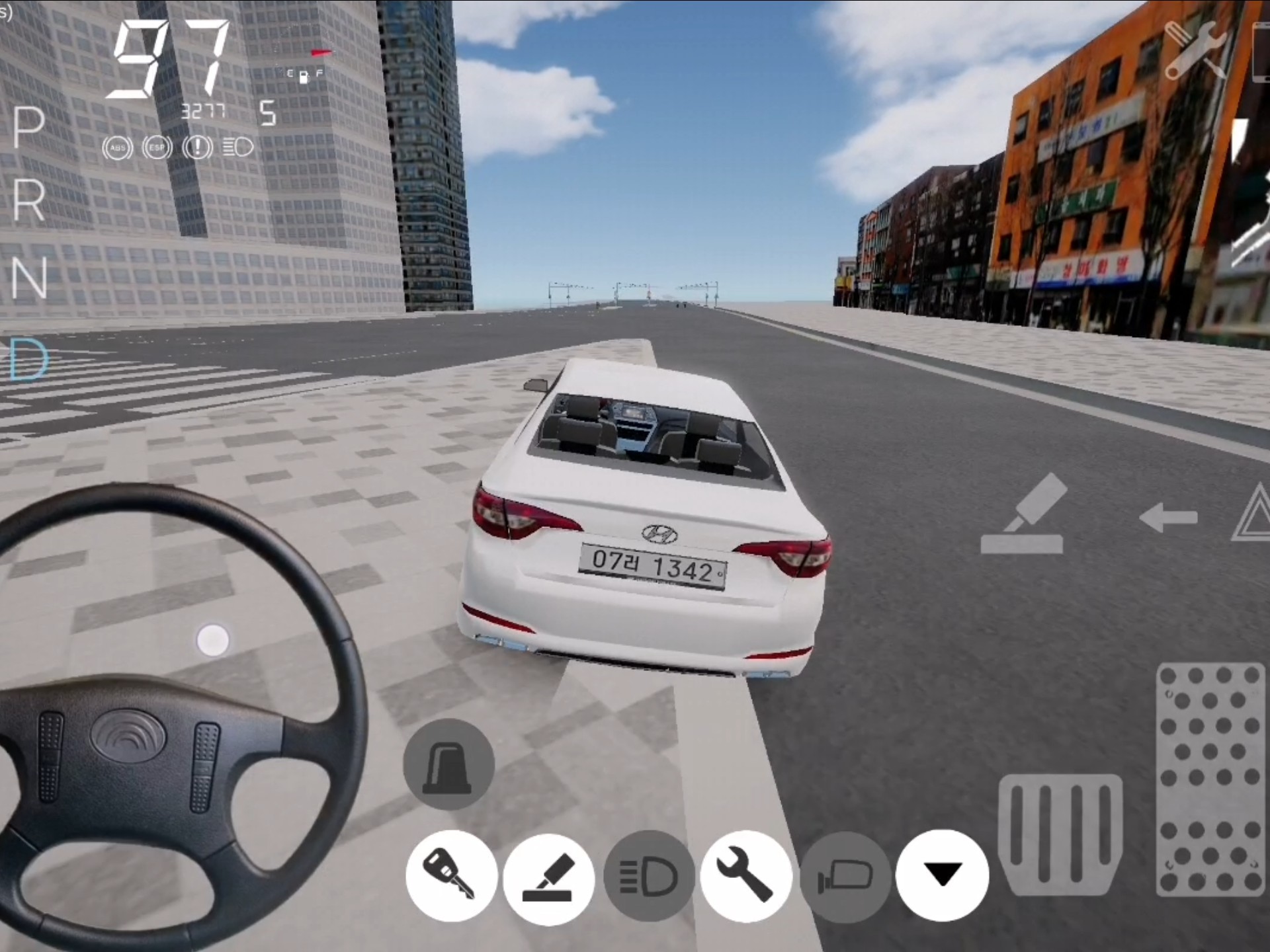Tap the car key ignition button
The height and width of the screenshot is (952, 1270).
click(451, 875)
